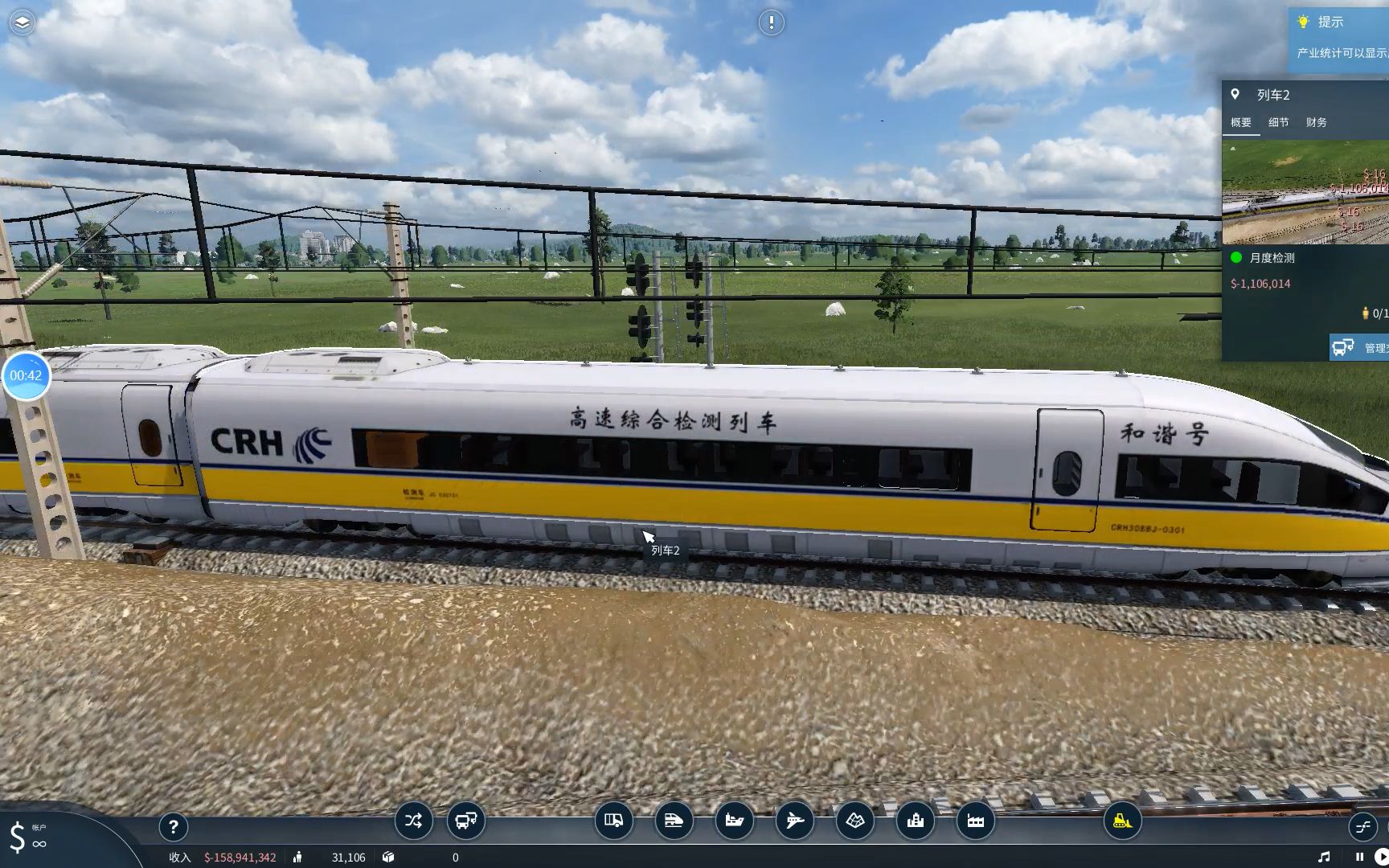Pause the game simulation
The height and width of the screenshot is (868, 1389).
click(x=1359, y=857)
